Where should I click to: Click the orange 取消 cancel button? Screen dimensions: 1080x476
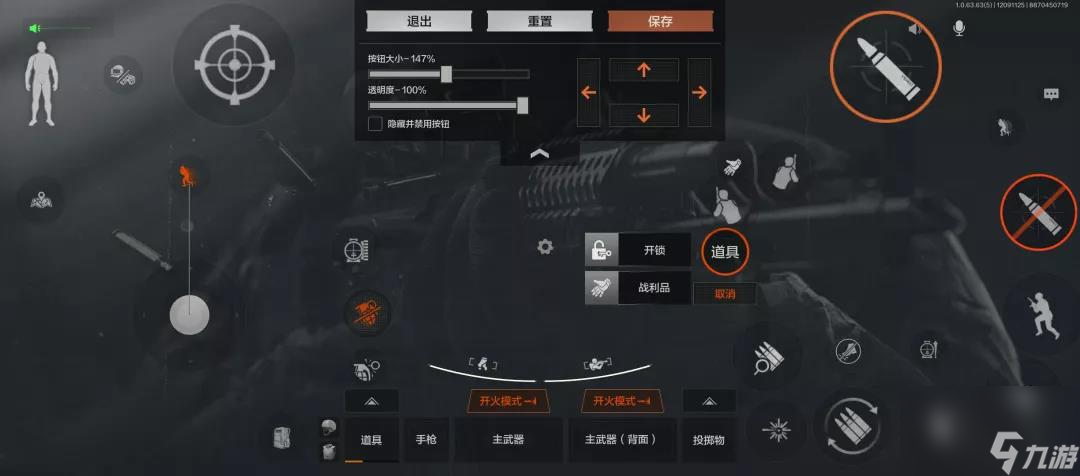point(724,294)
